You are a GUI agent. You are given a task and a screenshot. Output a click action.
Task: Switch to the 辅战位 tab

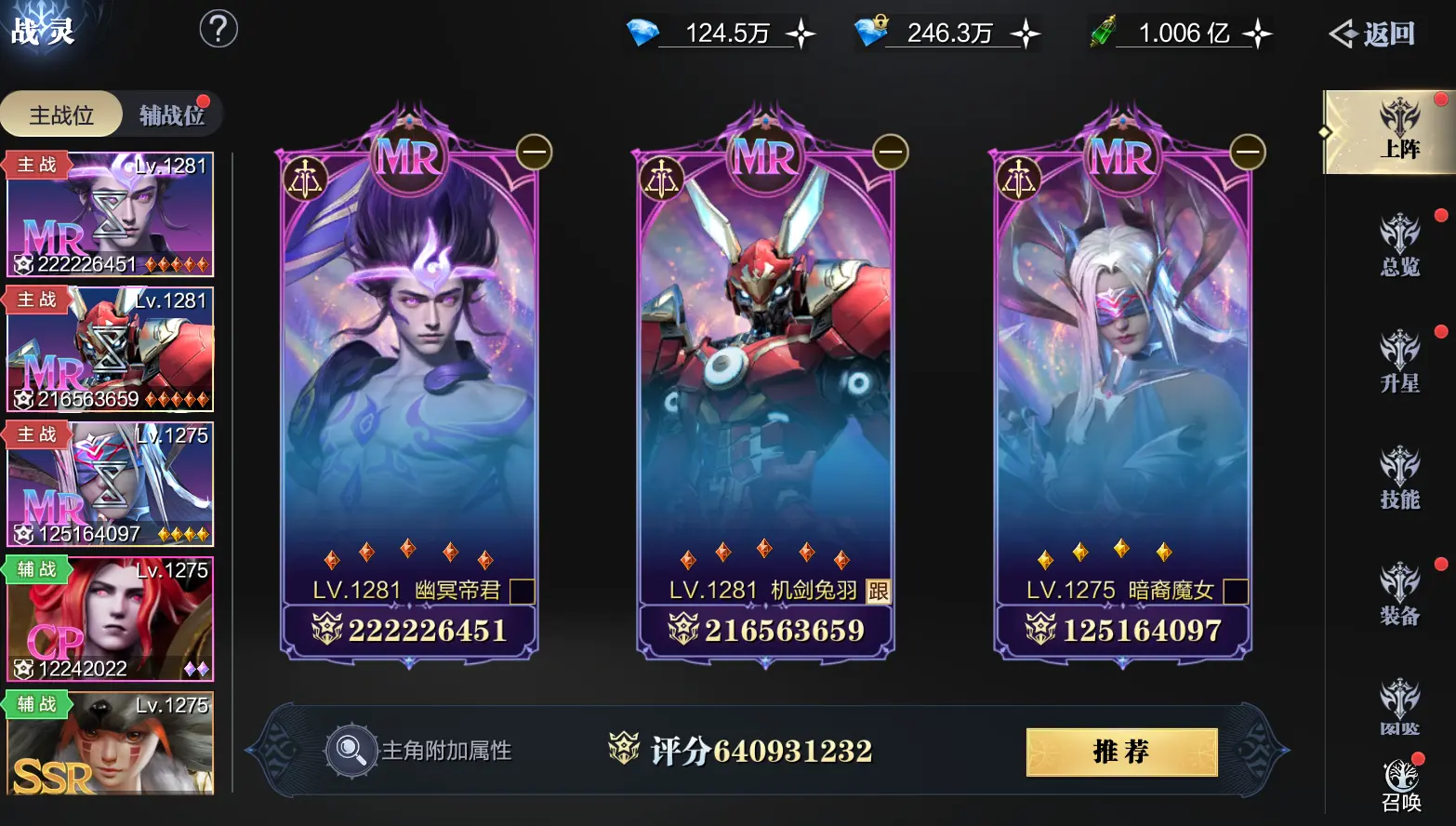[x=170, y=113]
